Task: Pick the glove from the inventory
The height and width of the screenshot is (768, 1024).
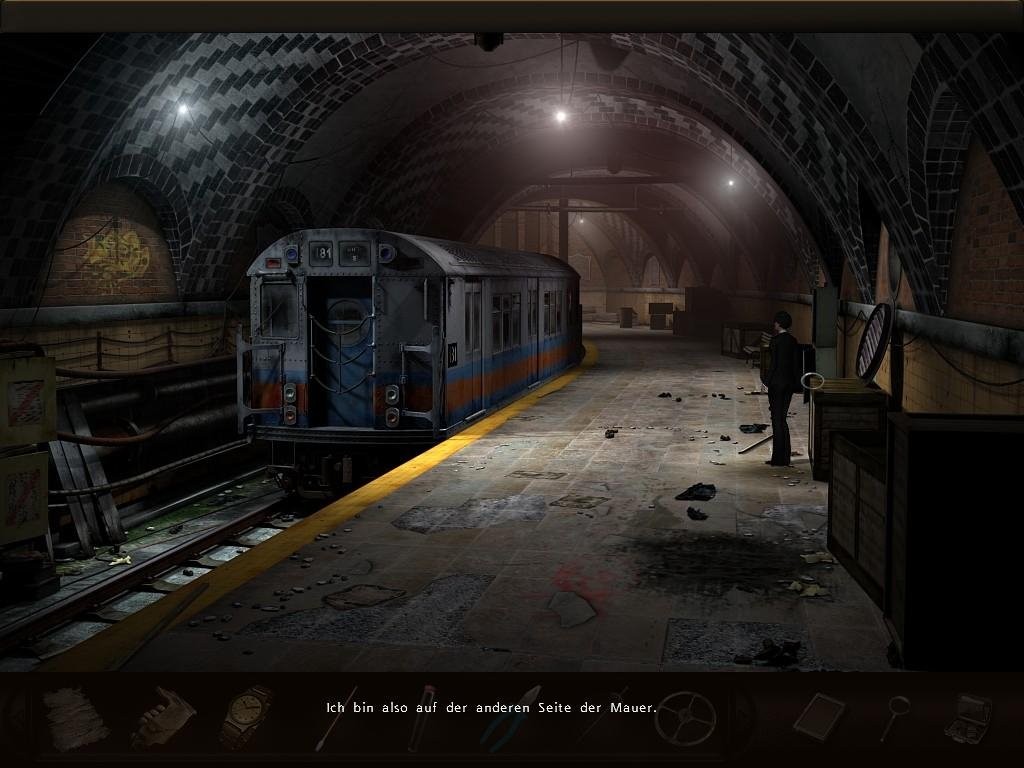Action: pos(163,717)
